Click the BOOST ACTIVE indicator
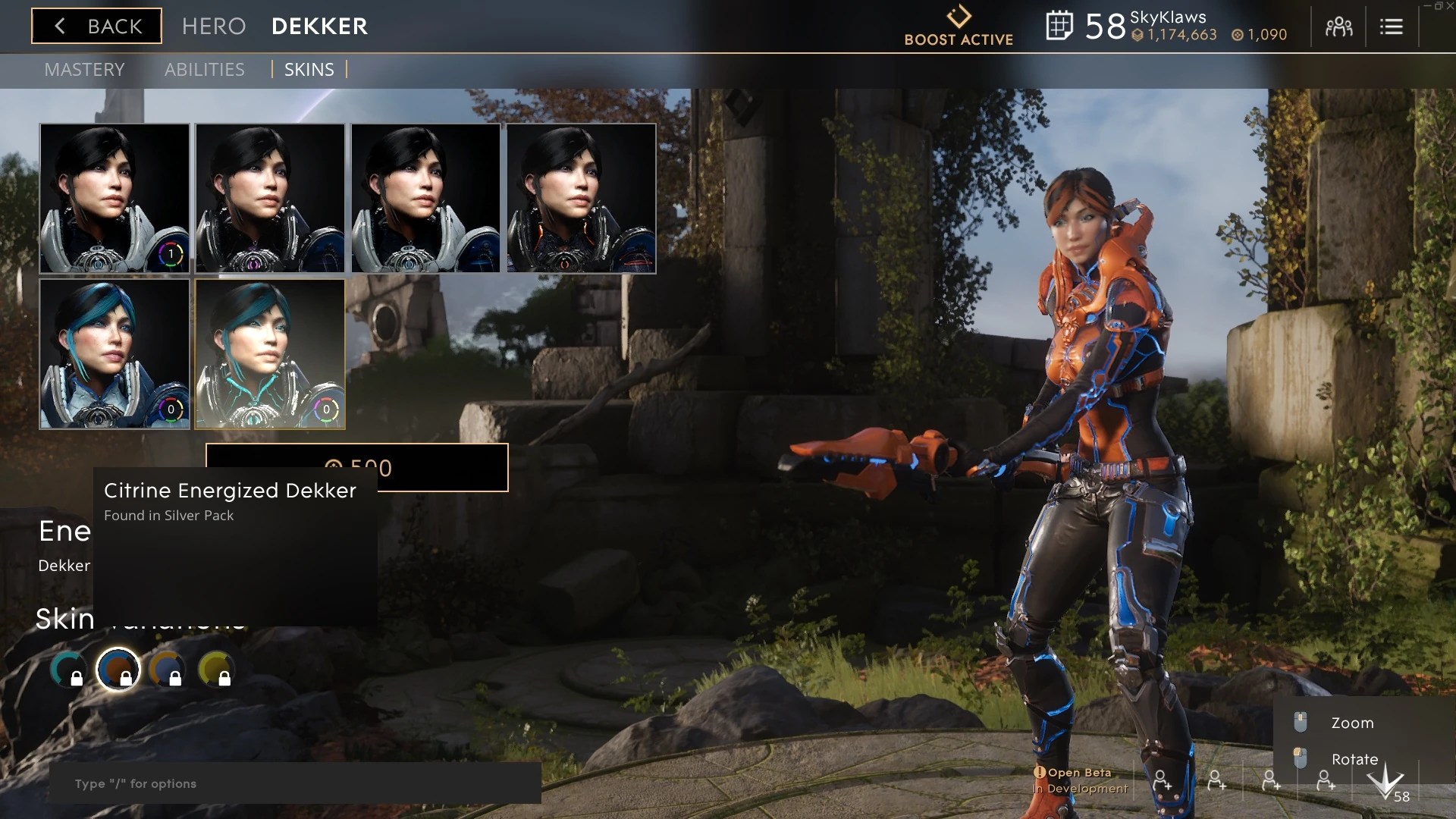The height and width of the screenshot is (819, 1456). tap(959, 27)
